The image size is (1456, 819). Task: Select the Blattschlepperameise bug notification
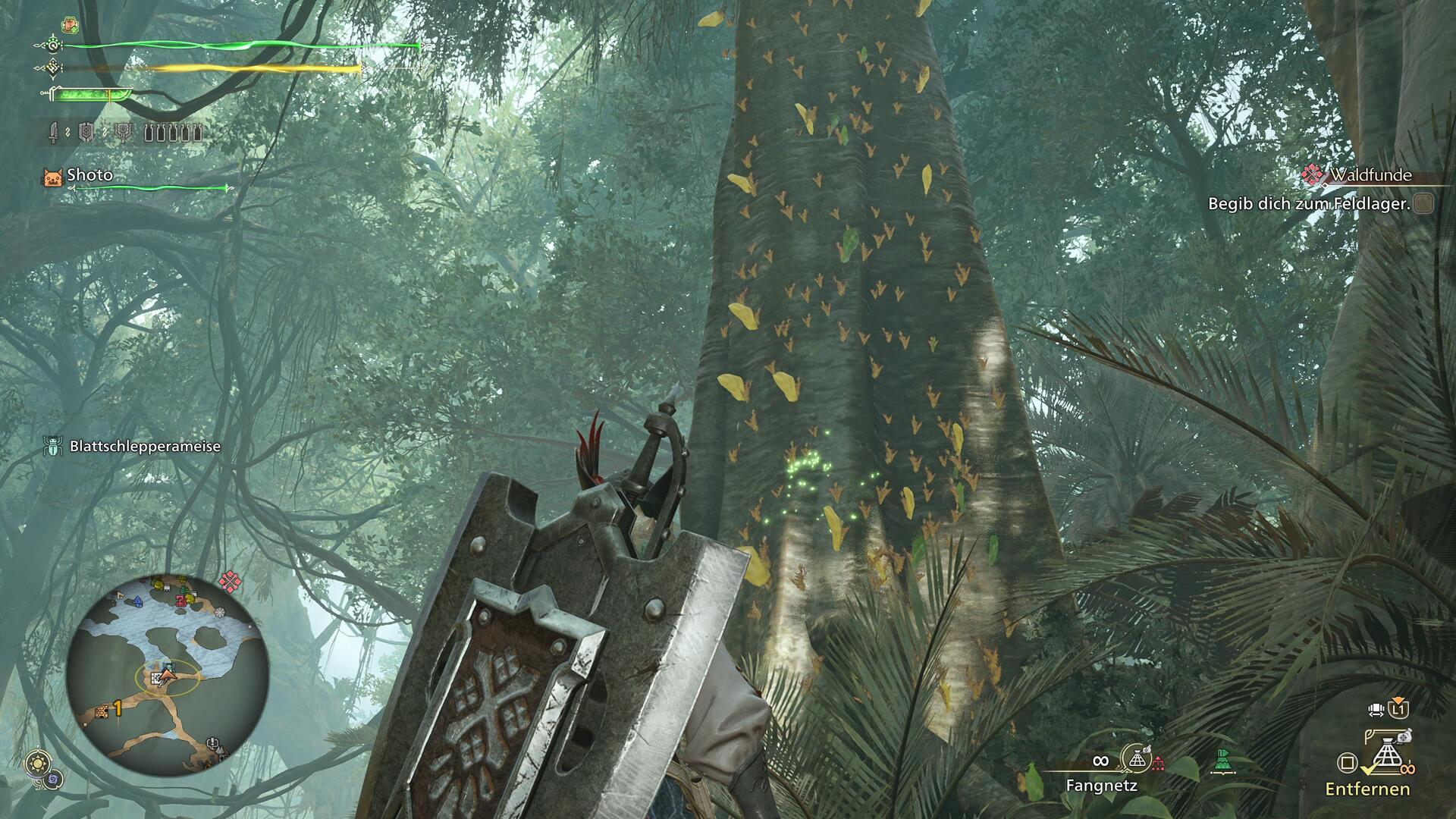(x=133, y=446)
